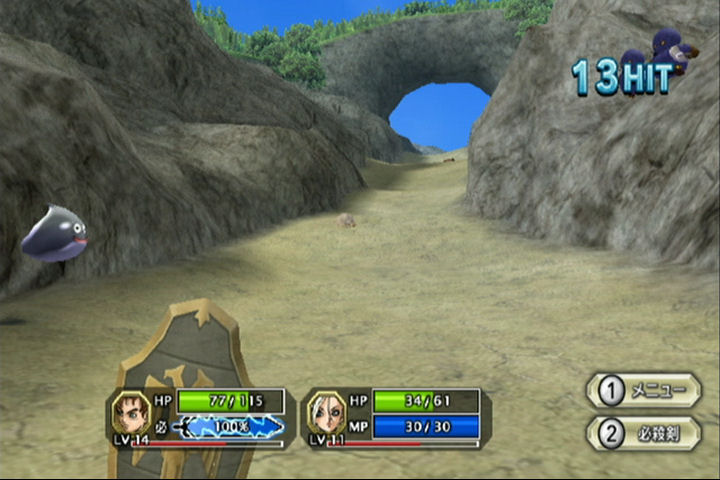This screenshot has height=480, width=720.
Task: Activate the 必殺剣 special sword button
Action: point(643,433)
